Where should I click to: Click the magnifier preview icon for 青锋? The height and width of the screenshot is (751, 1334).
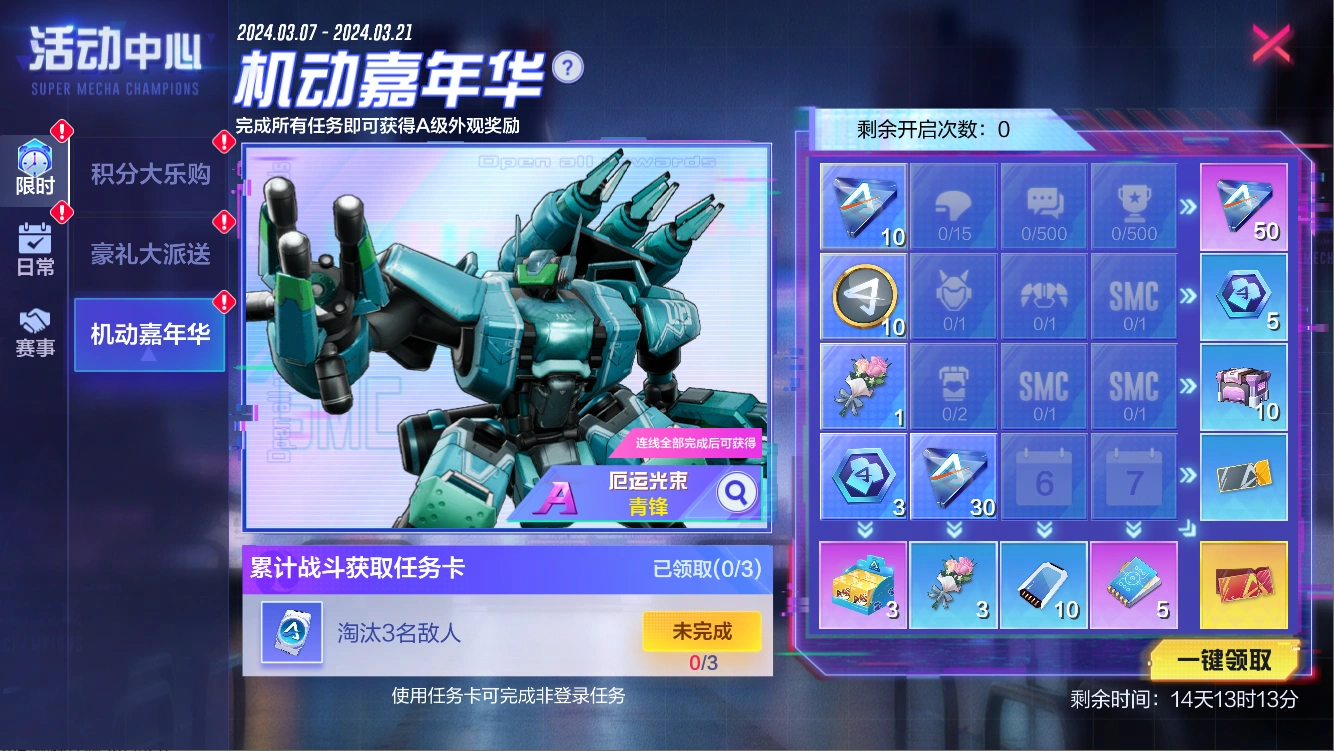point(737,492)
